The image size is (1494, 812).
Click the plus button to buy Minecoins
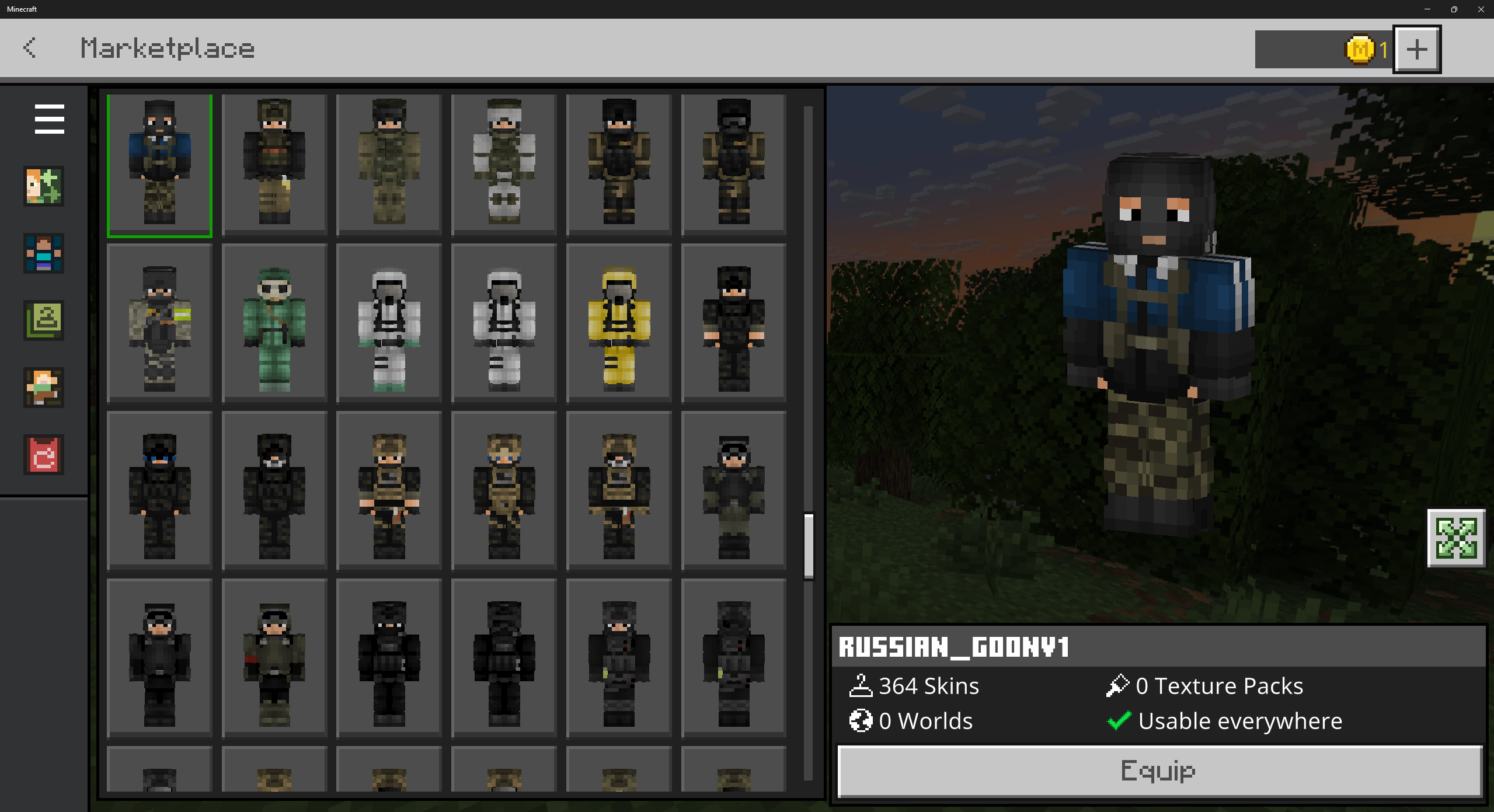click(1418, 49)
